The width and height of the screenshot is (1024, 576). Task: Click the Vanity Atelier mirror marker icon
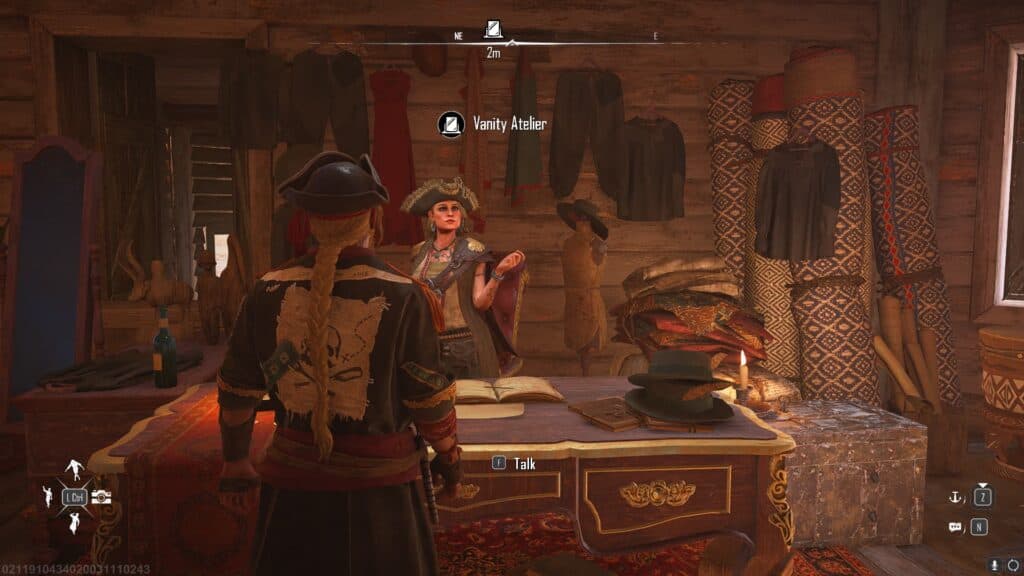coord(451,124)
